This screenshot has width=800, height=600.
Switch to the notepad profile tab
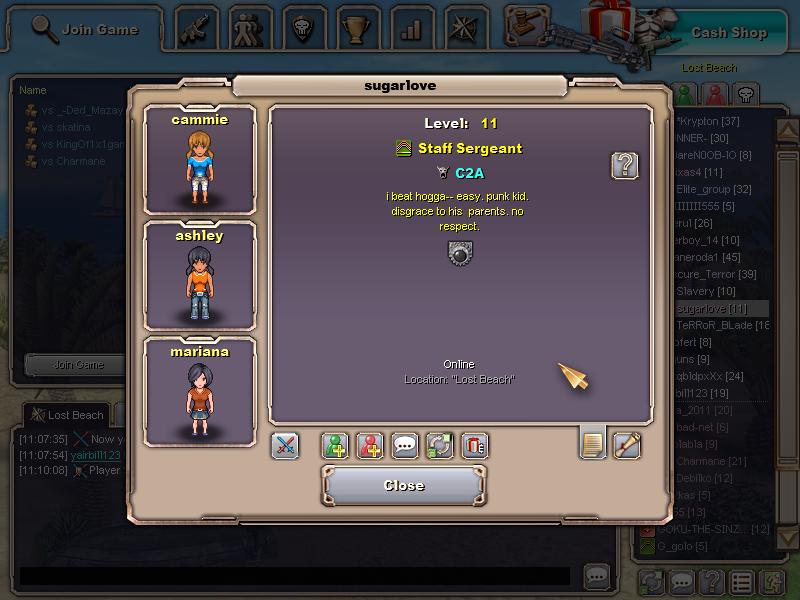pos(593,444)
